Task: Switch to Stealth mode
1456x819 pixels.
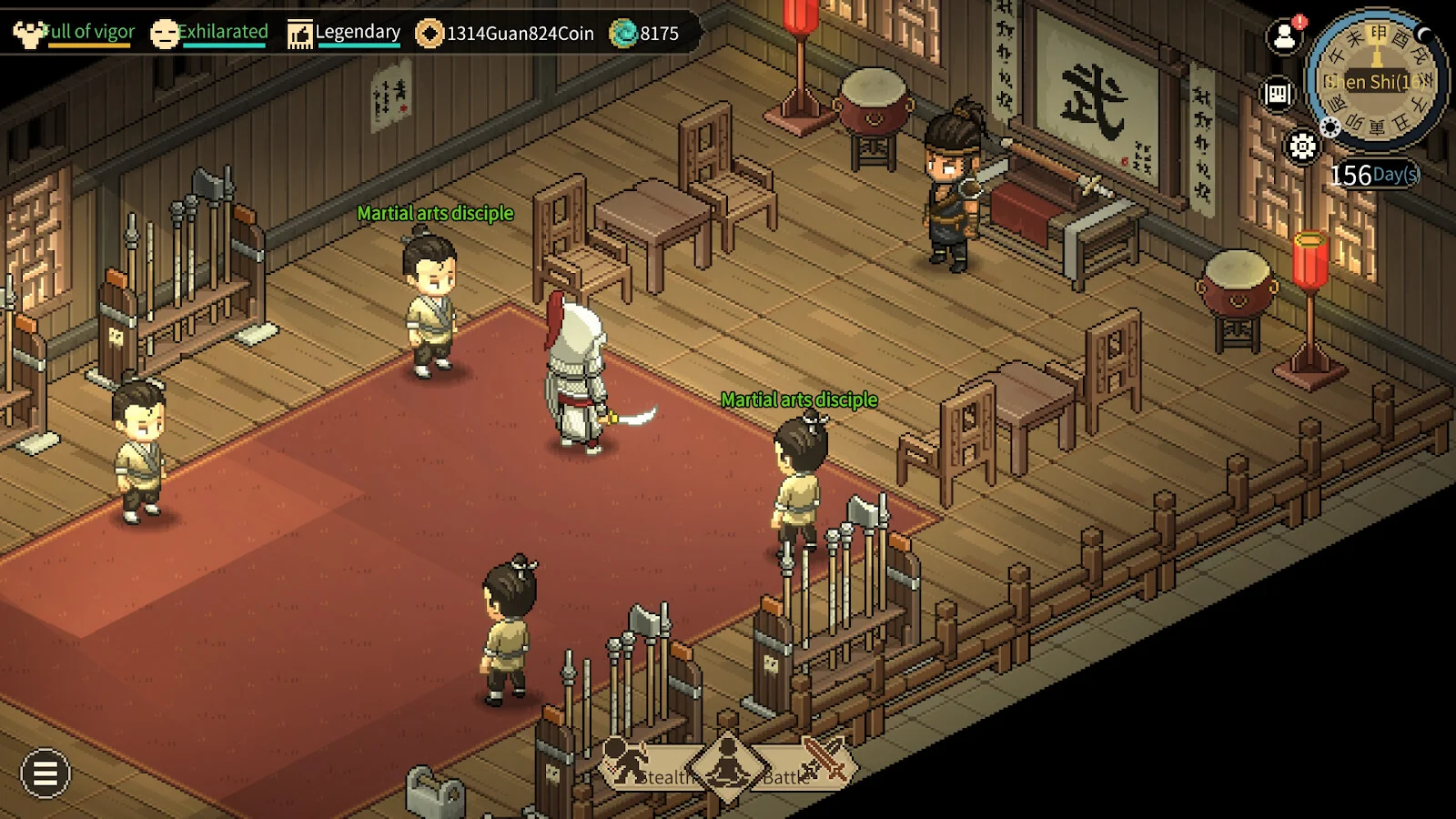Action: 646,767
